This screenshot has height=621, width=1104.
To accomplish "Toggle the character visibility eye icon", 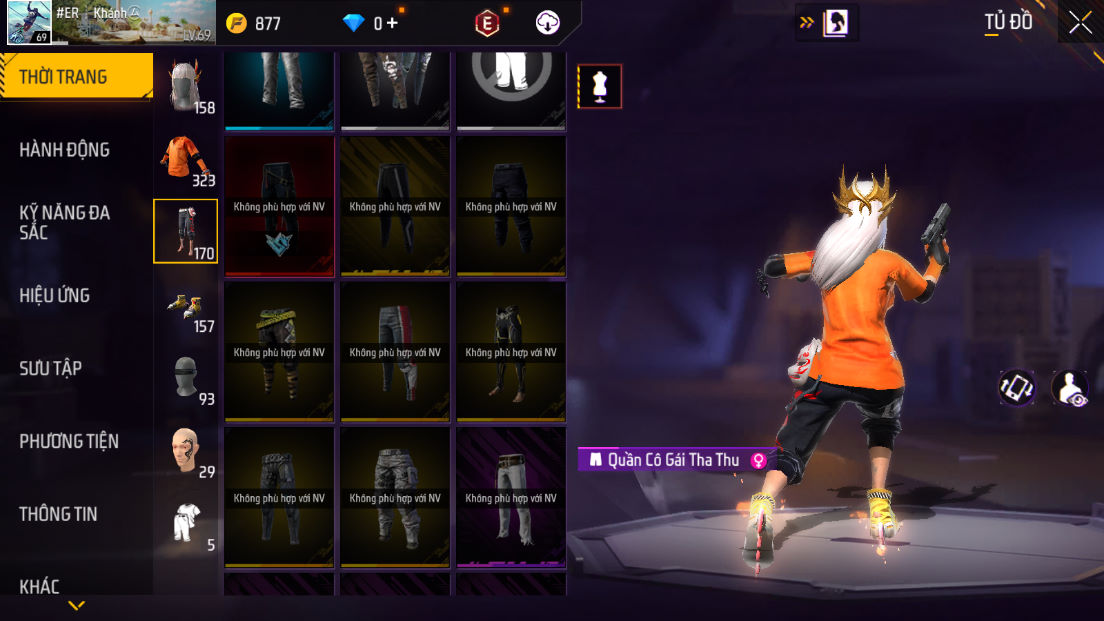I will tap(1071, 388).
